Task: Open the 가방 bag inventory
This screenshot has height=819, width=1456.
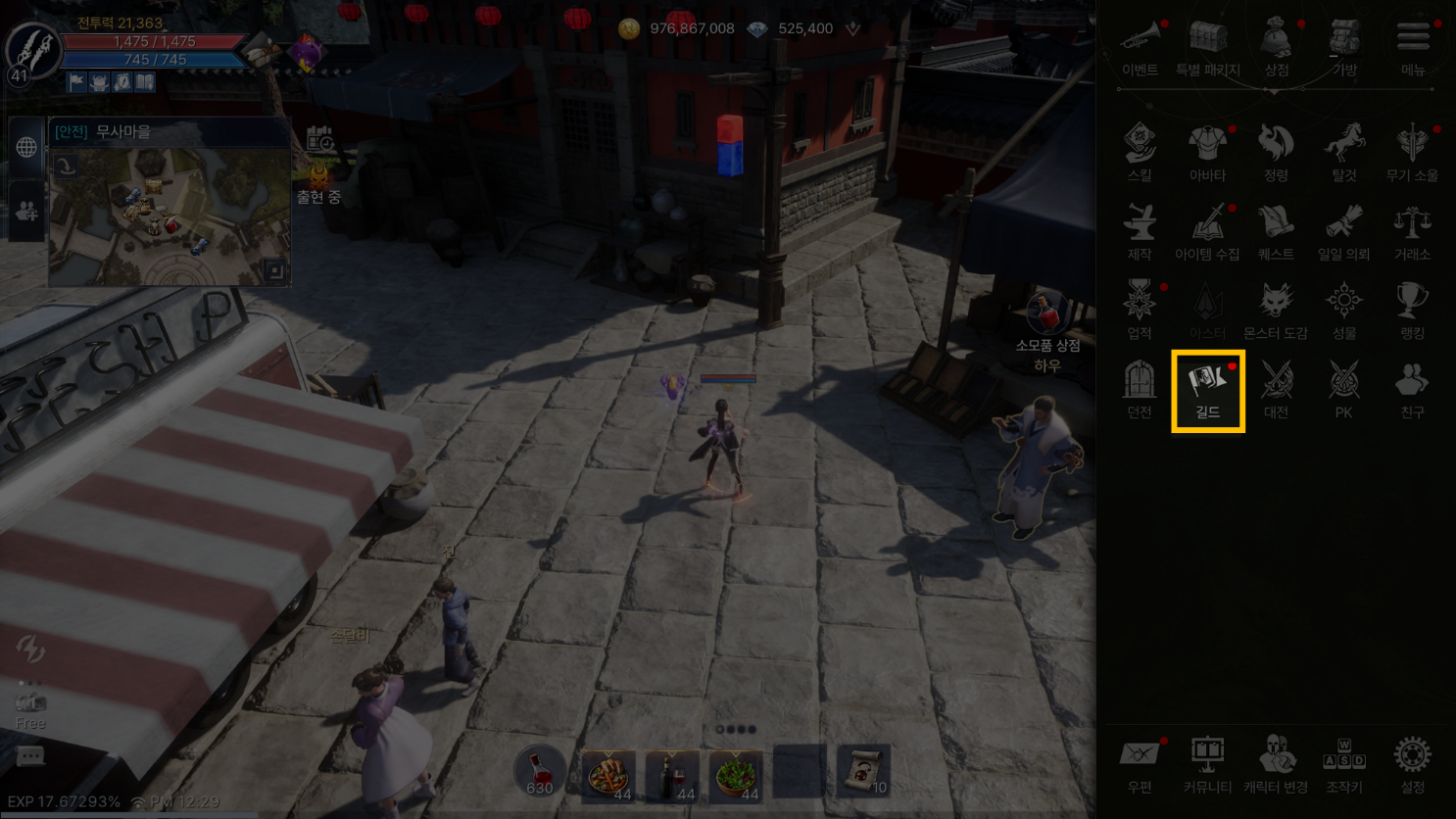Action: [x=1344, y=46]
